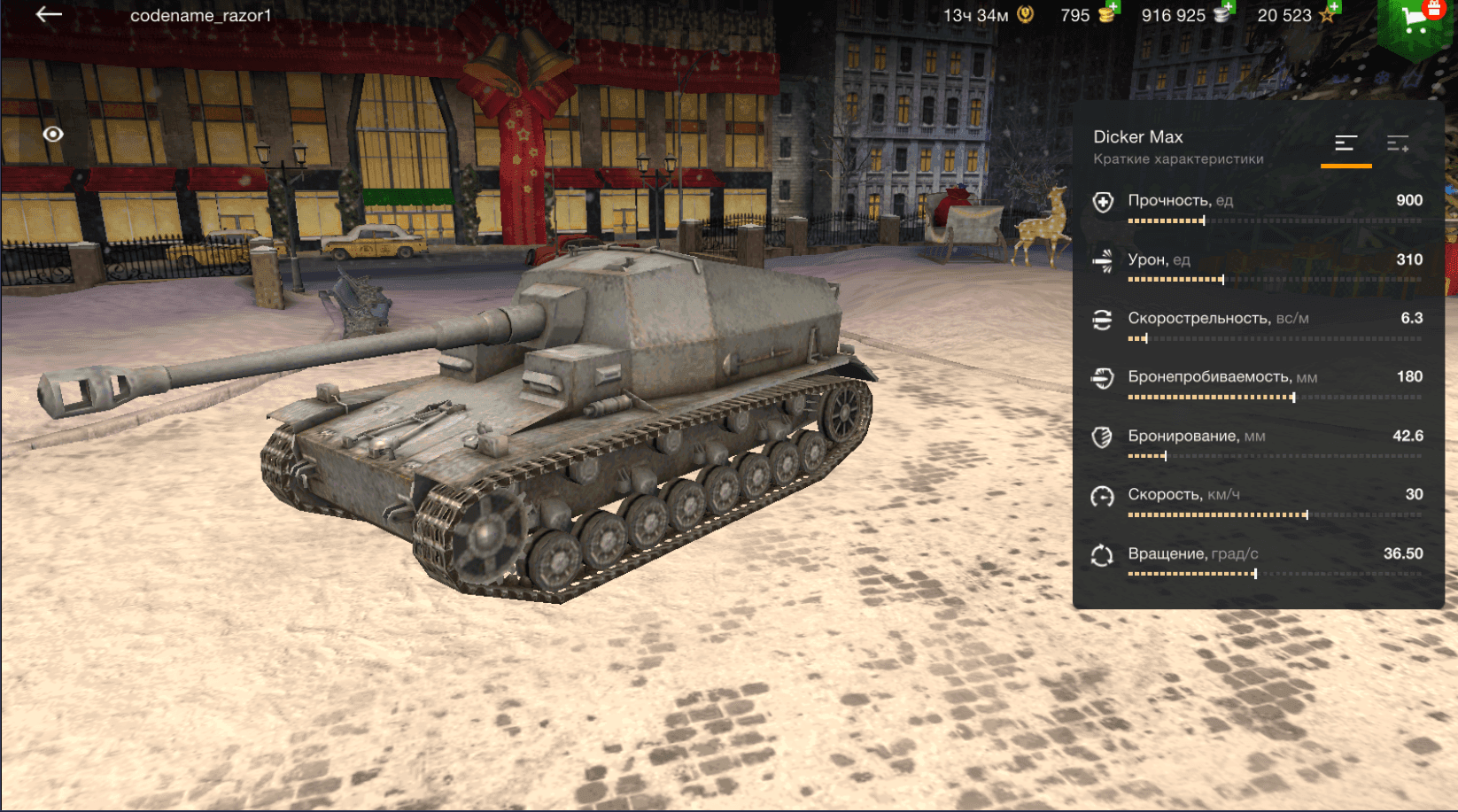
Task: Switch to detailed characteristics view
Action: (x=1398, y=144)
